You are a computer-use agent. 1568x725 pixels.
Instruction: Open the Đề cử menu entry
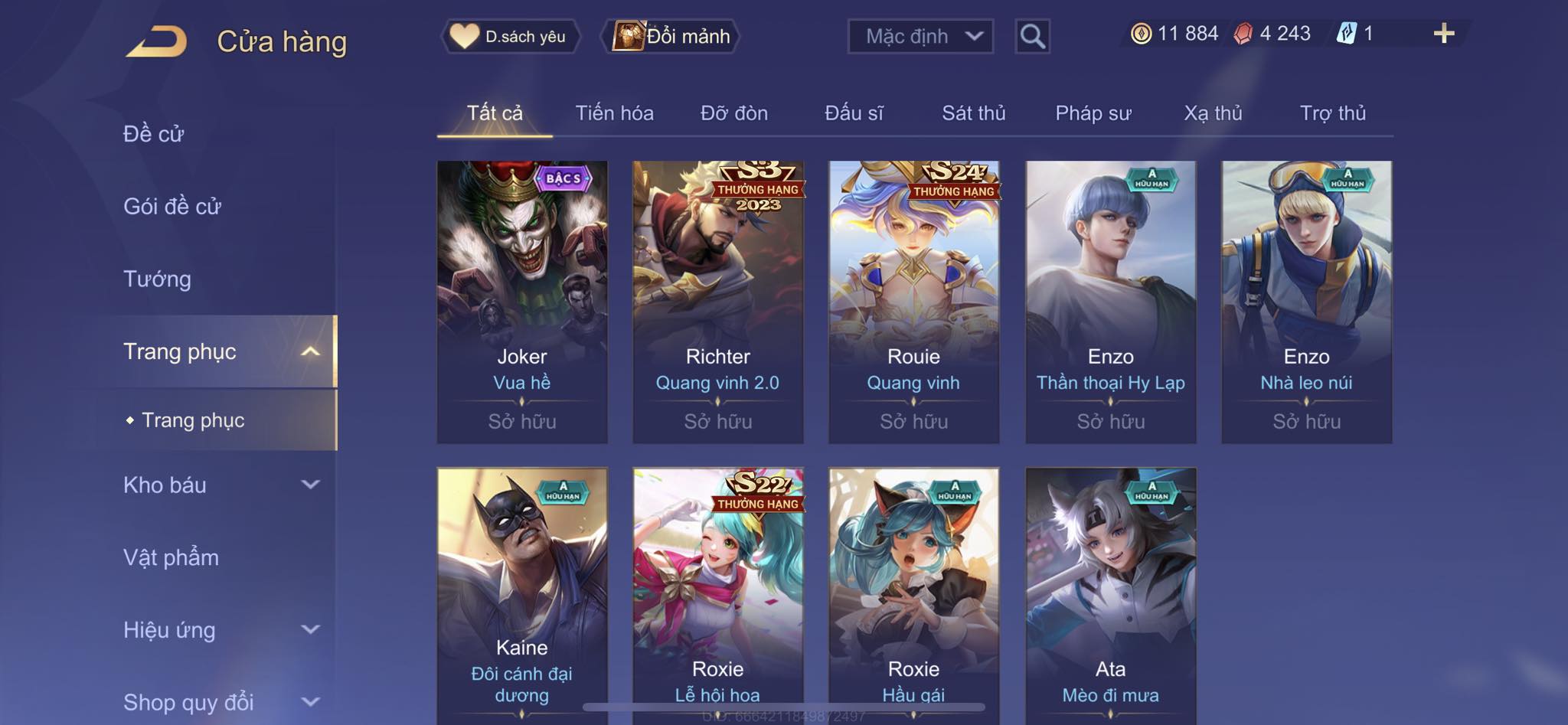point(154,134)
